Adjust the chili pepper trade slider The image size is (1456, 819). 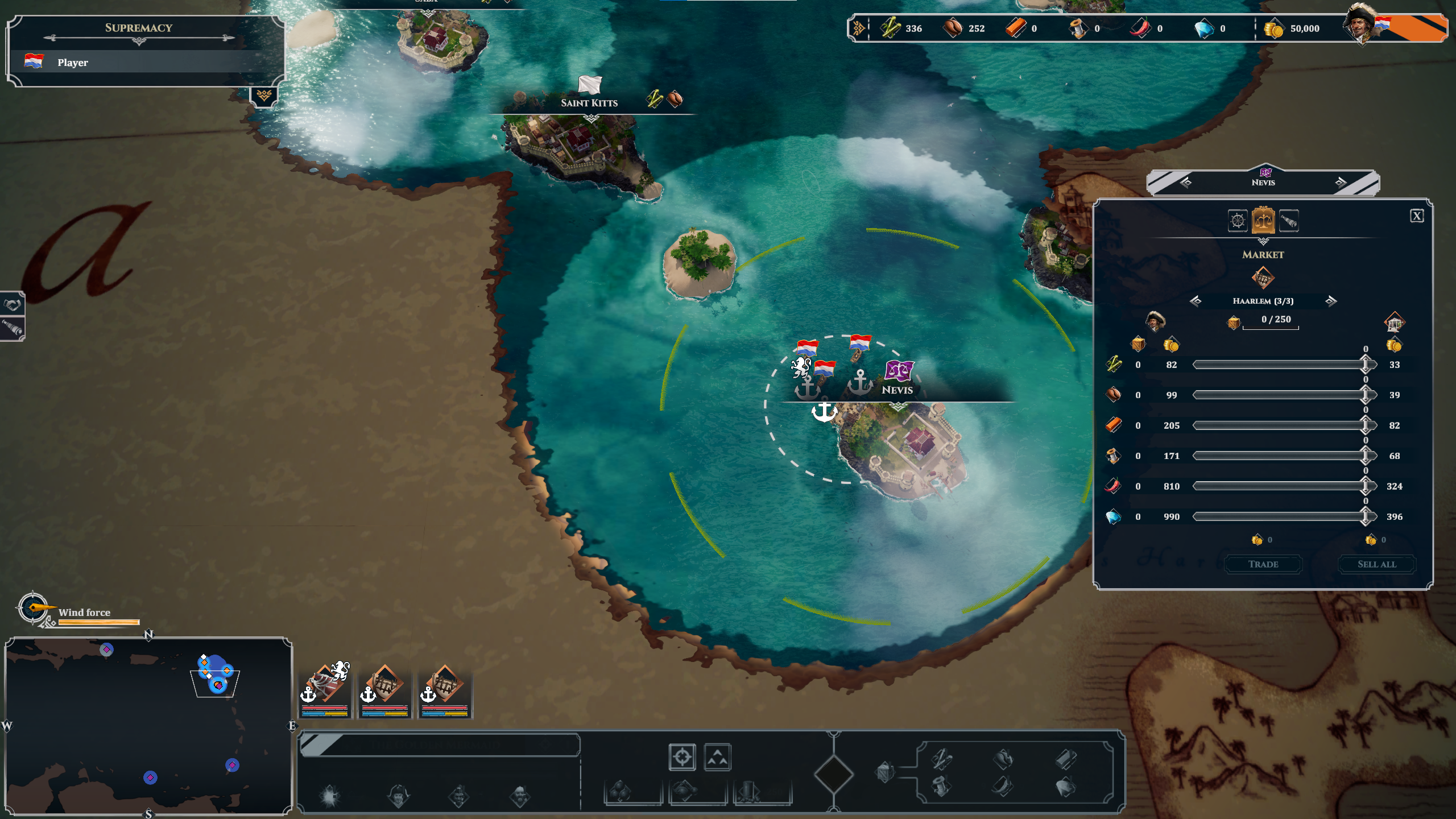[x=1365, y=486]
